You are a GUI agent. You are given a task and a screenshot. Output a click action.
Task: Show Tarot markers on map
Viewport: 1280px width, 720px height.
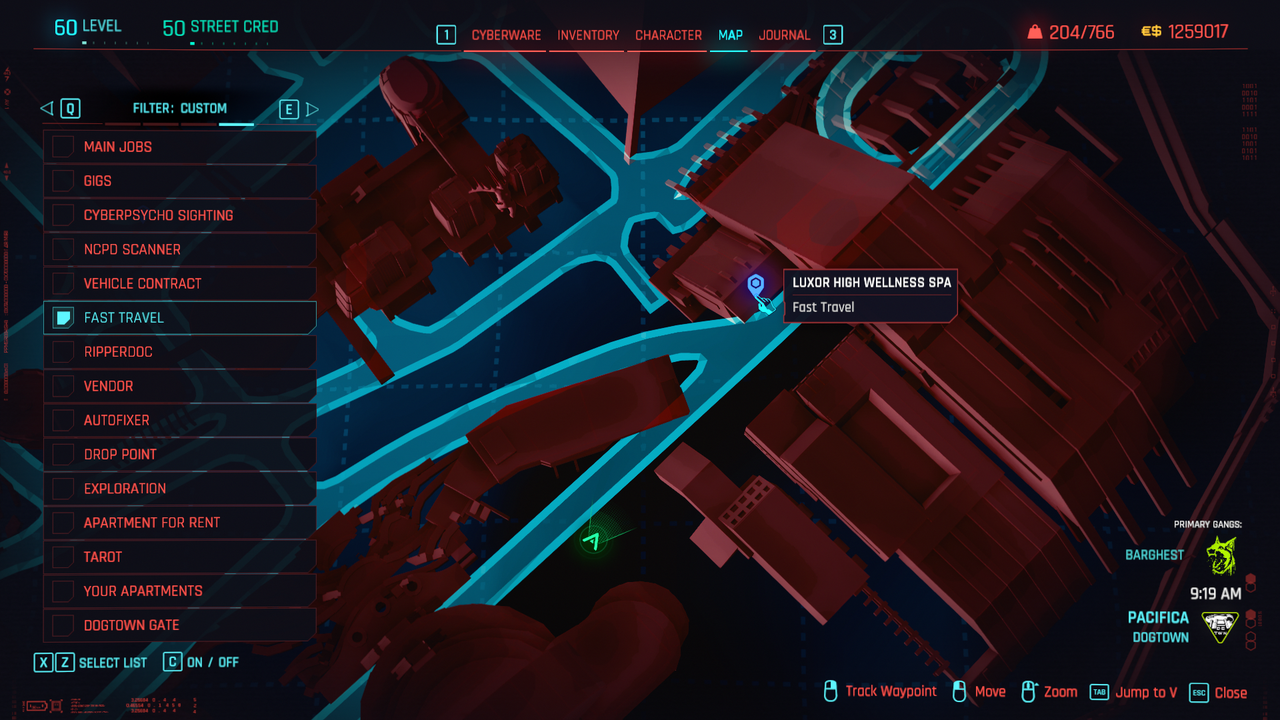pos(63,556)
